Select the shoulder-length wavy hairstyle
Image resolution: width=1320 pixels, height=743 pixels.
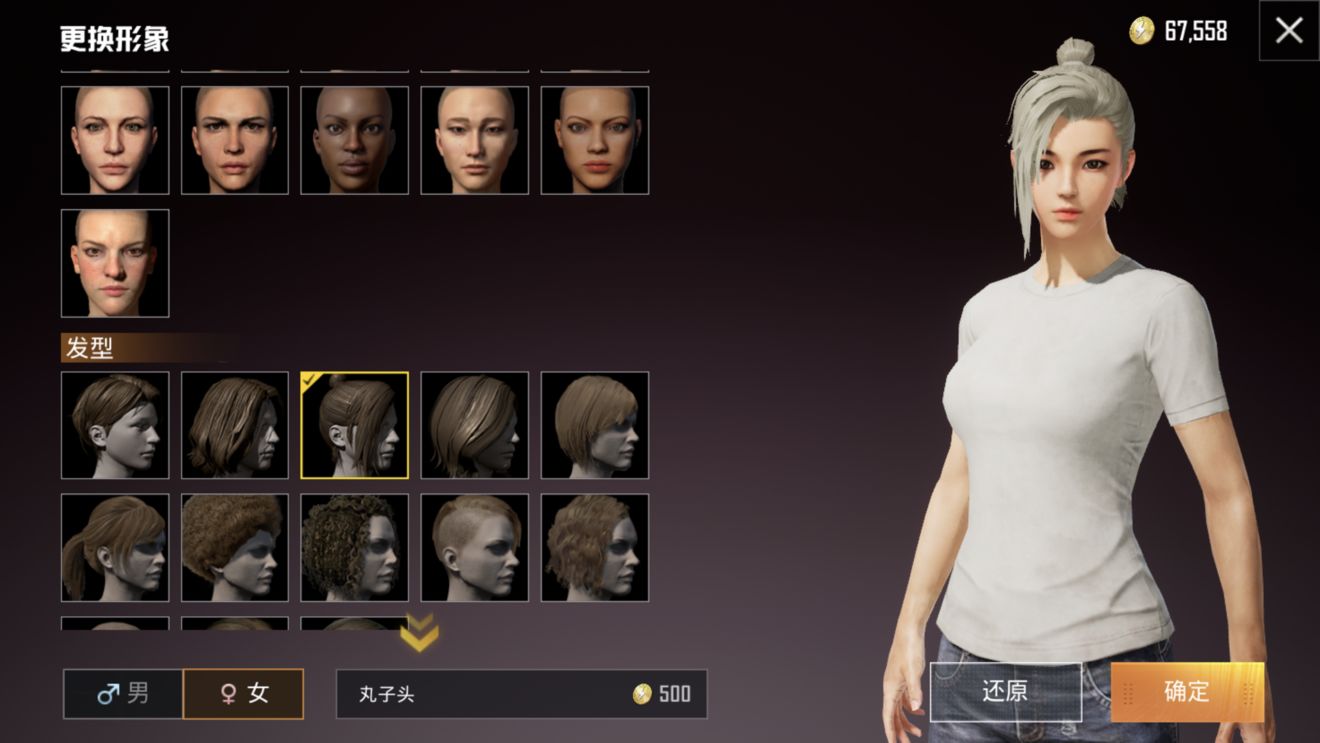(x=235, y=425)
